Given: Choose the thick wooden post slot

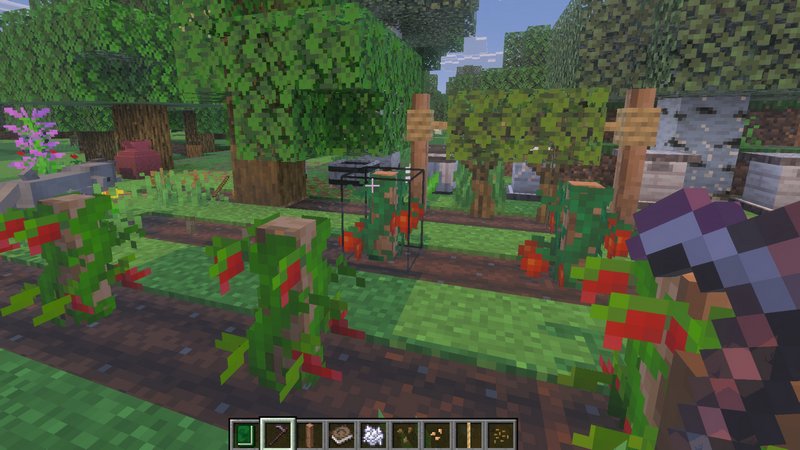Looking at the screenshot, I should 309,434.
